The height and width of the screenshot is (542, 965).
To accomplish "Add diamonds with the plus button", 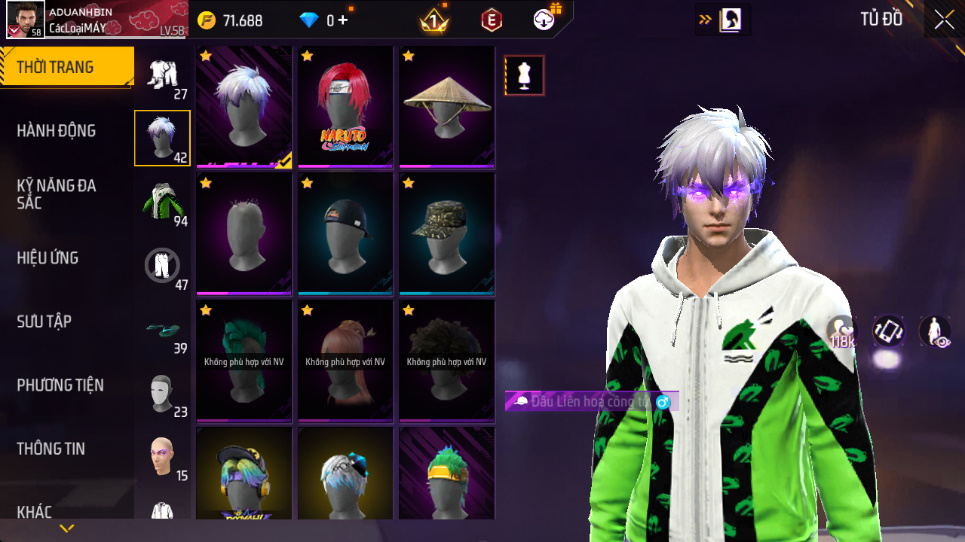I will coord(343,20).
